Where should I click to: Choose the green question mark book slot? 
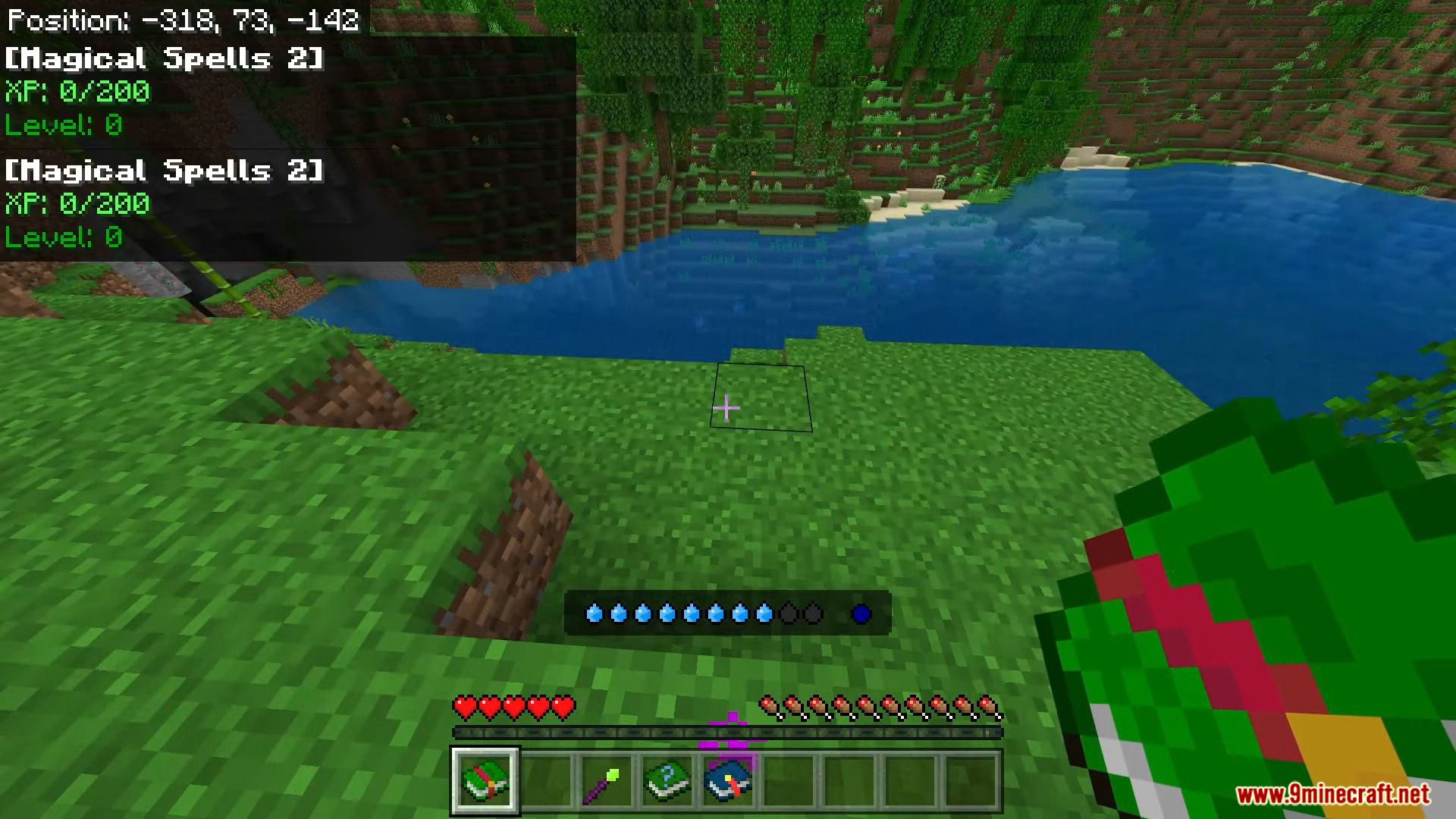click(x=667, y=781)
